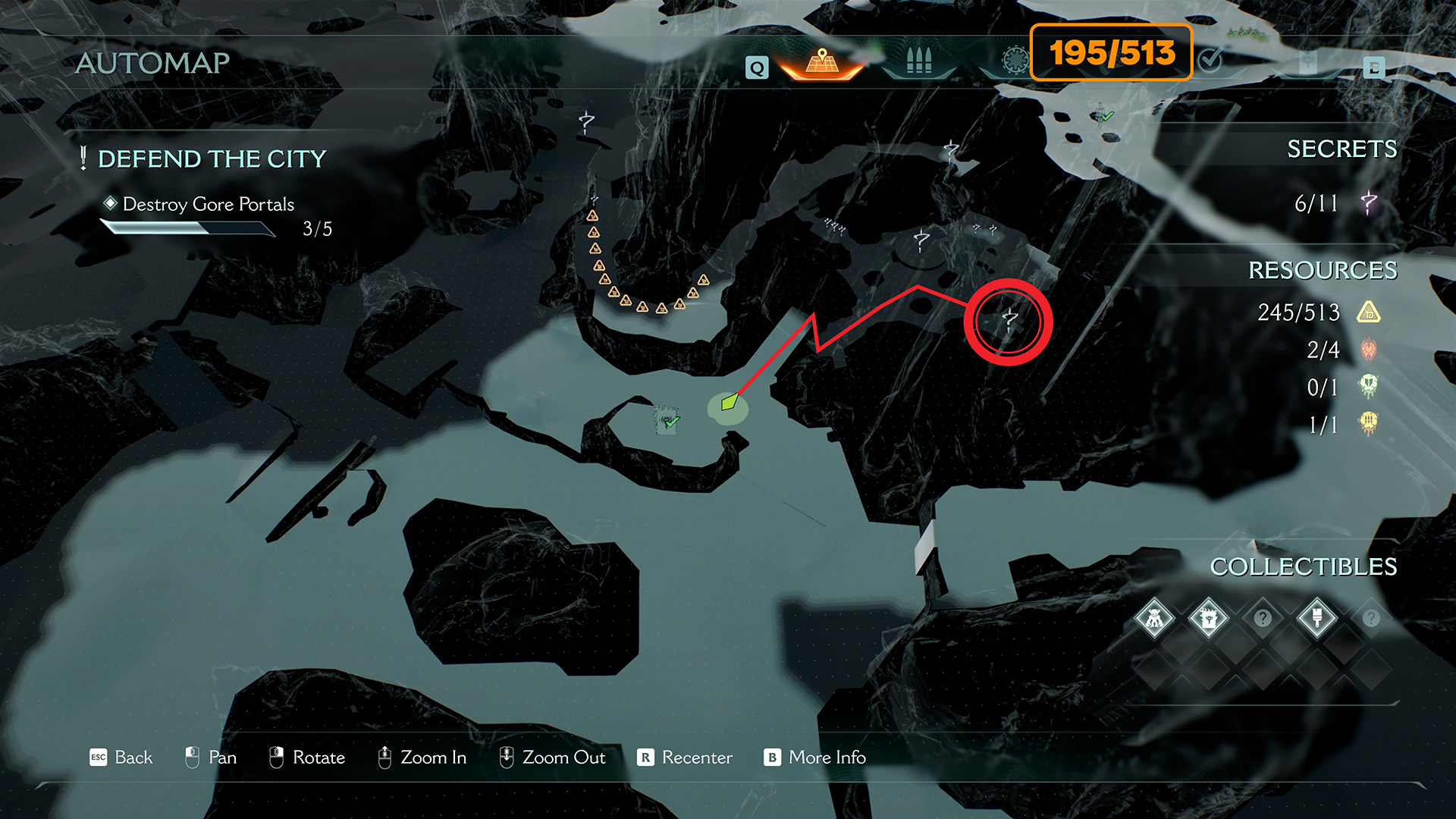This screenshot has height=819, width=1456.
Task: Inspect the flaming codex book collectible
Action: [x=1208, y=619]
